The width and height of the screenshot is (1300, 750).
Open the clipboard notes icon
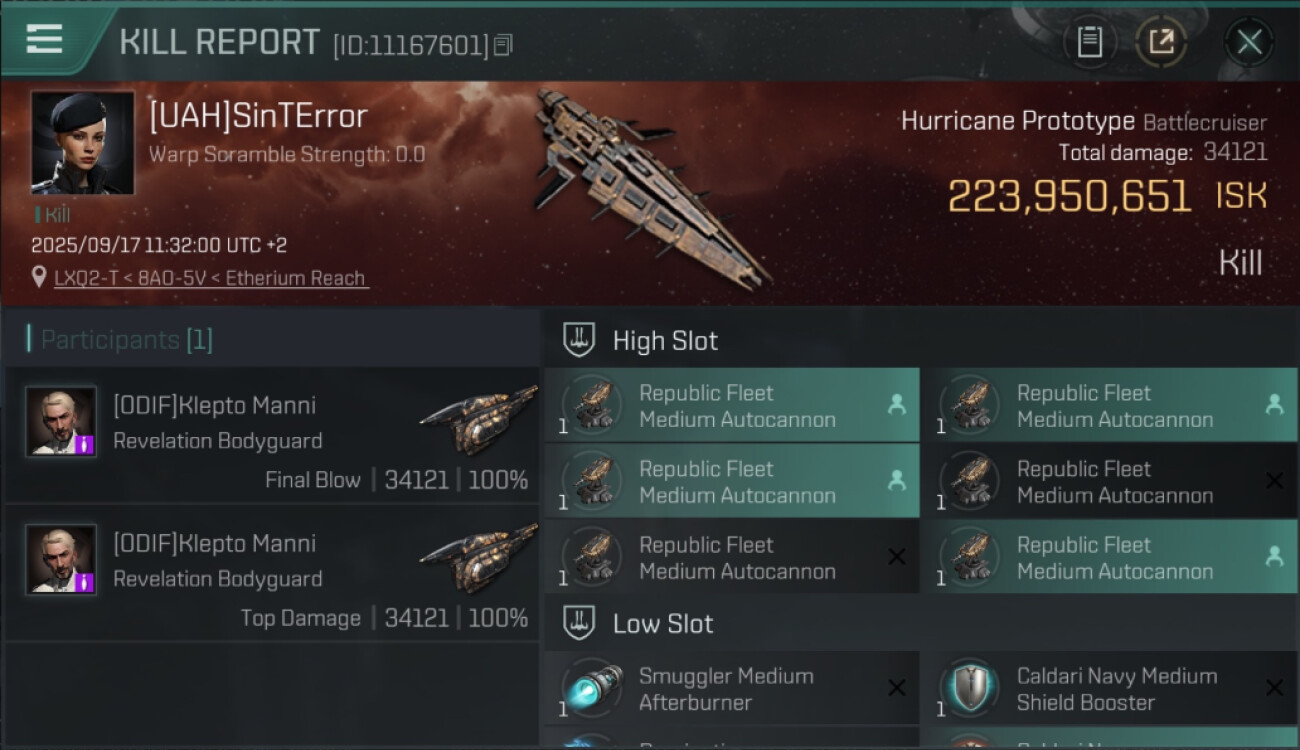coord(1089,42)
